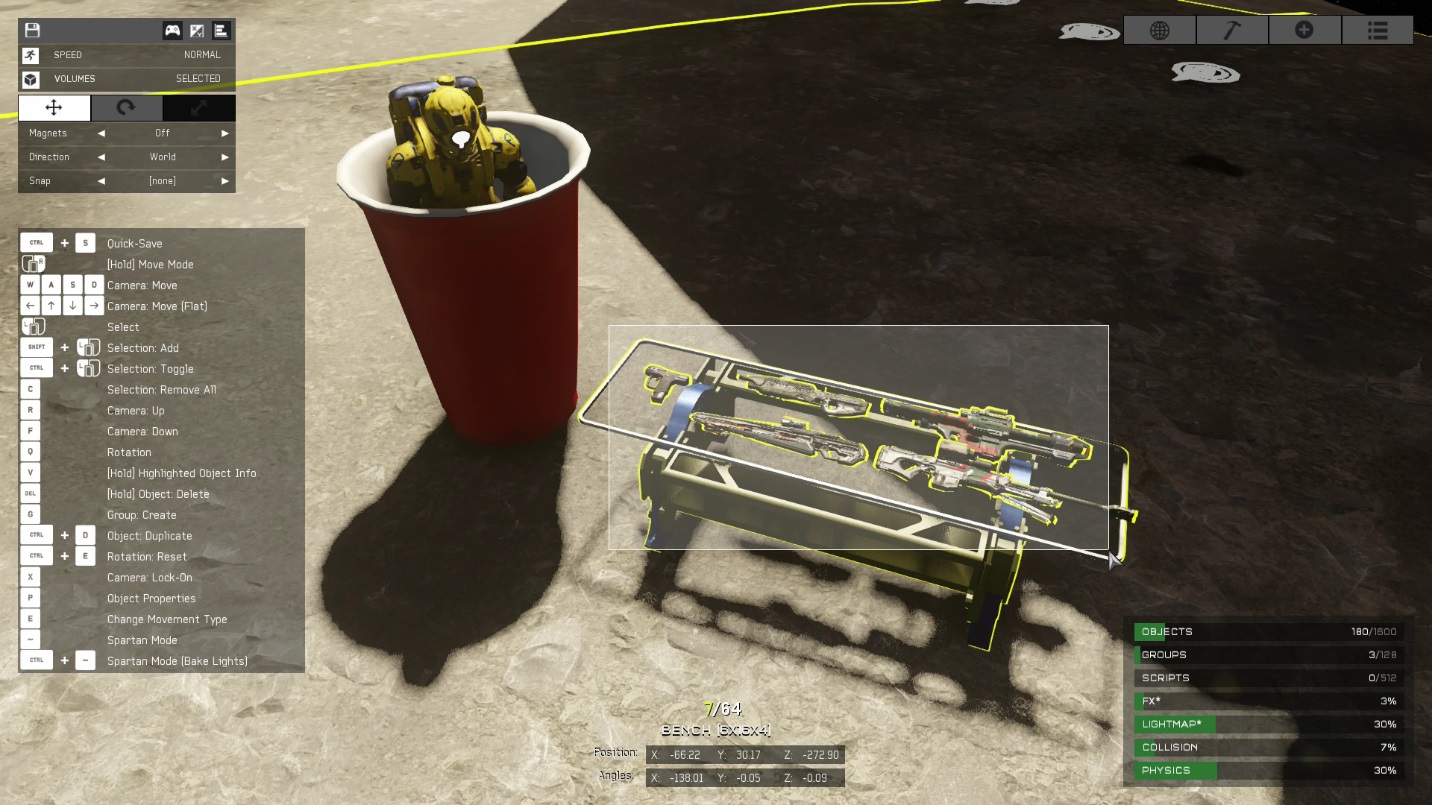Open the list menu button
Viewport: 1432px width, 805px height.
(x=1377, y=30)
